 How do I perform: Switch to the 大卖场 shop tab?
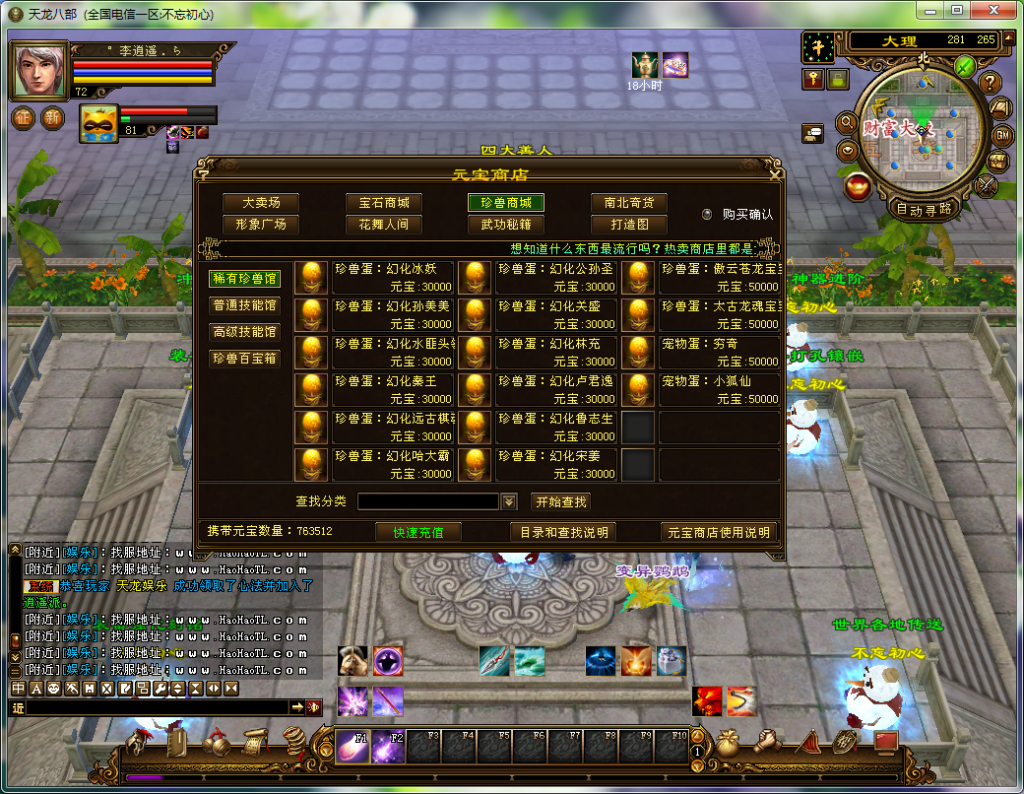(260, 203)
